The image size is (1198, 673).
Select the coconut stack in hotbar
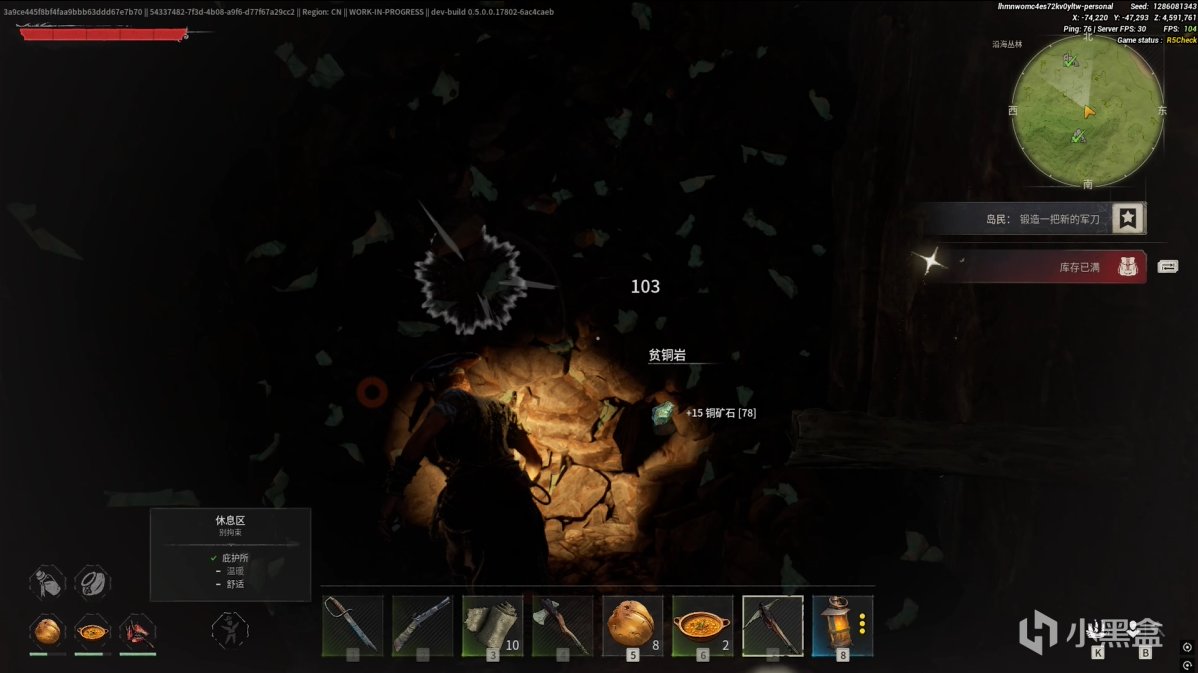click(632, 625)
